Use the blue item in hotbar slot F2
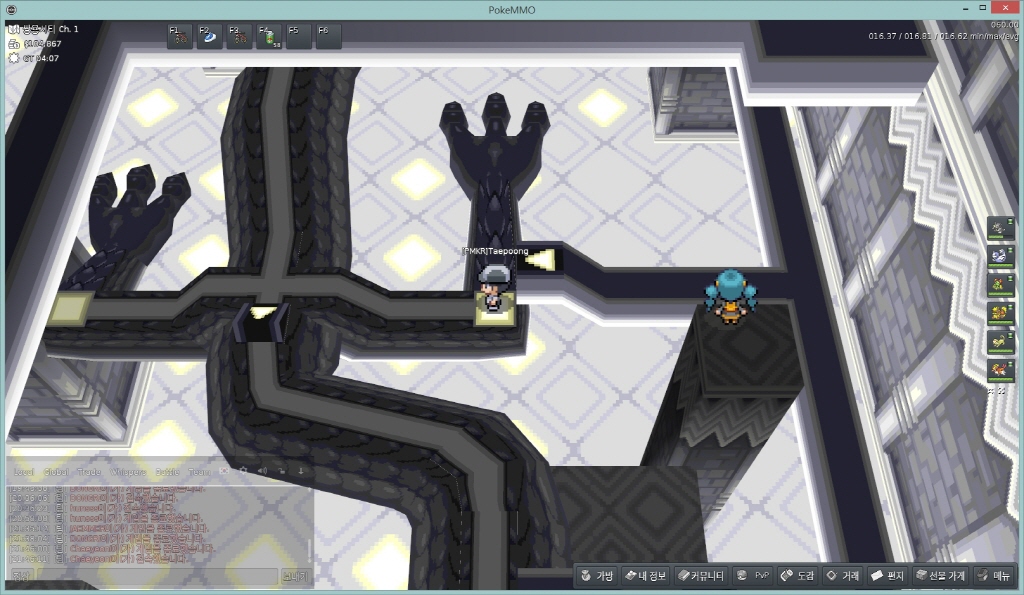Image resolution: width=1024 pixels, height=595 pixels. 210,37
